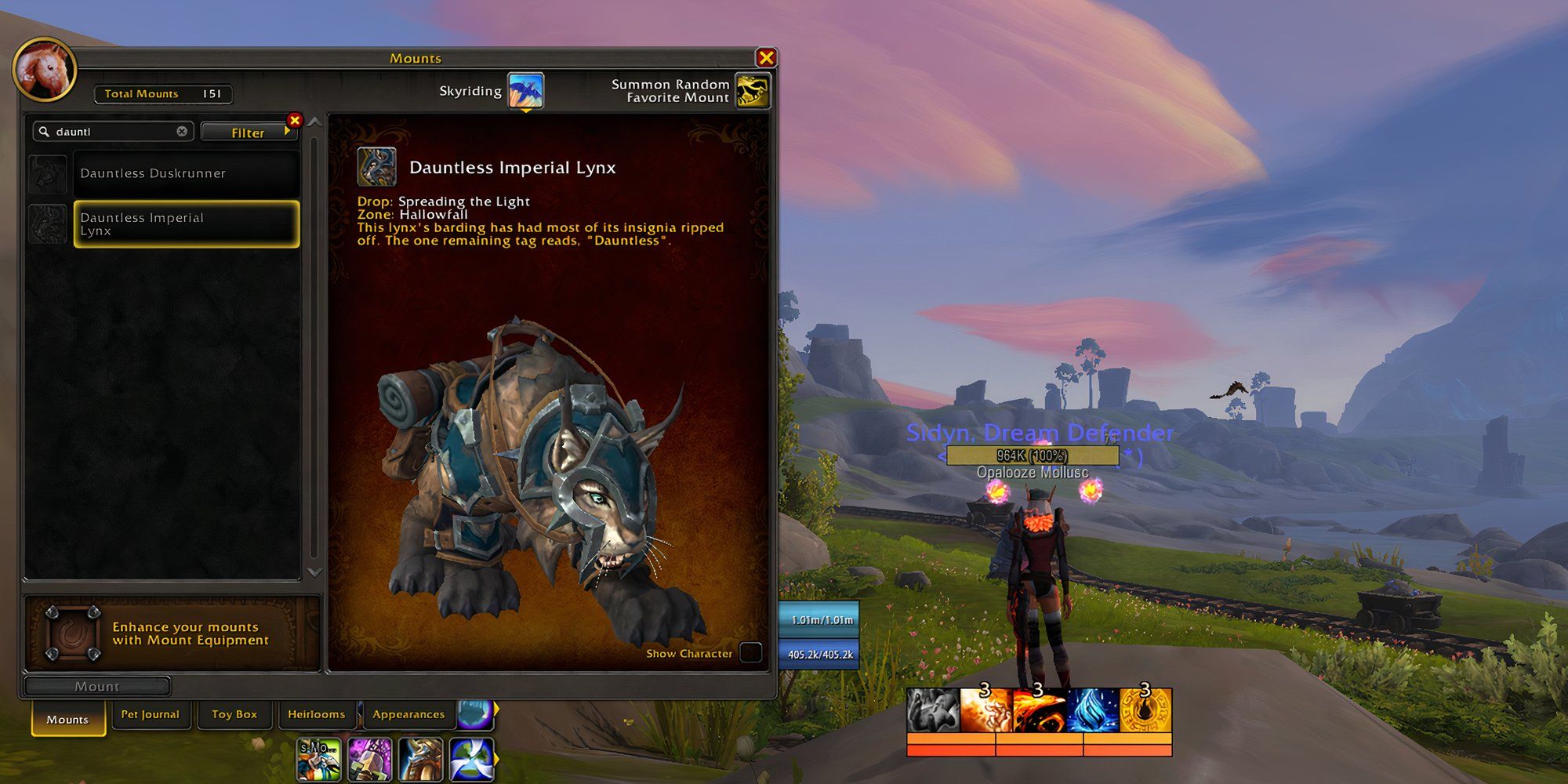This screenshot has height=784, width=1568.
Task: Clear the search with the X in search box
Action: [x=181, y=131]
